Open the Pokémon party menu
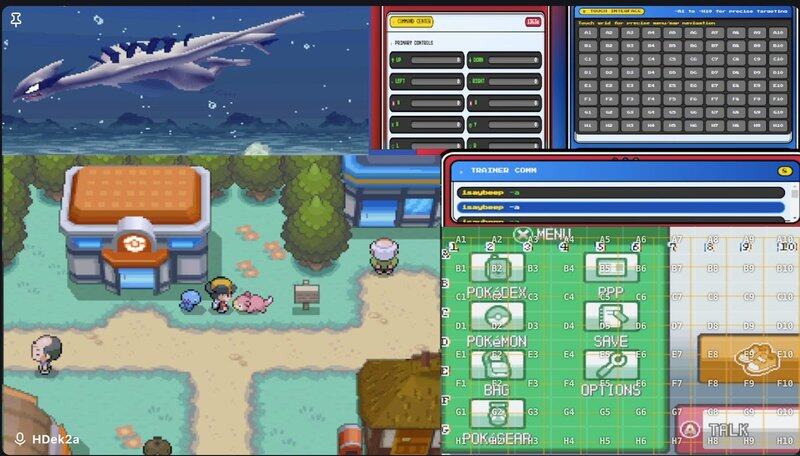Image resolution: width=800 pixels, height=456 pixels. pos(497,322)
